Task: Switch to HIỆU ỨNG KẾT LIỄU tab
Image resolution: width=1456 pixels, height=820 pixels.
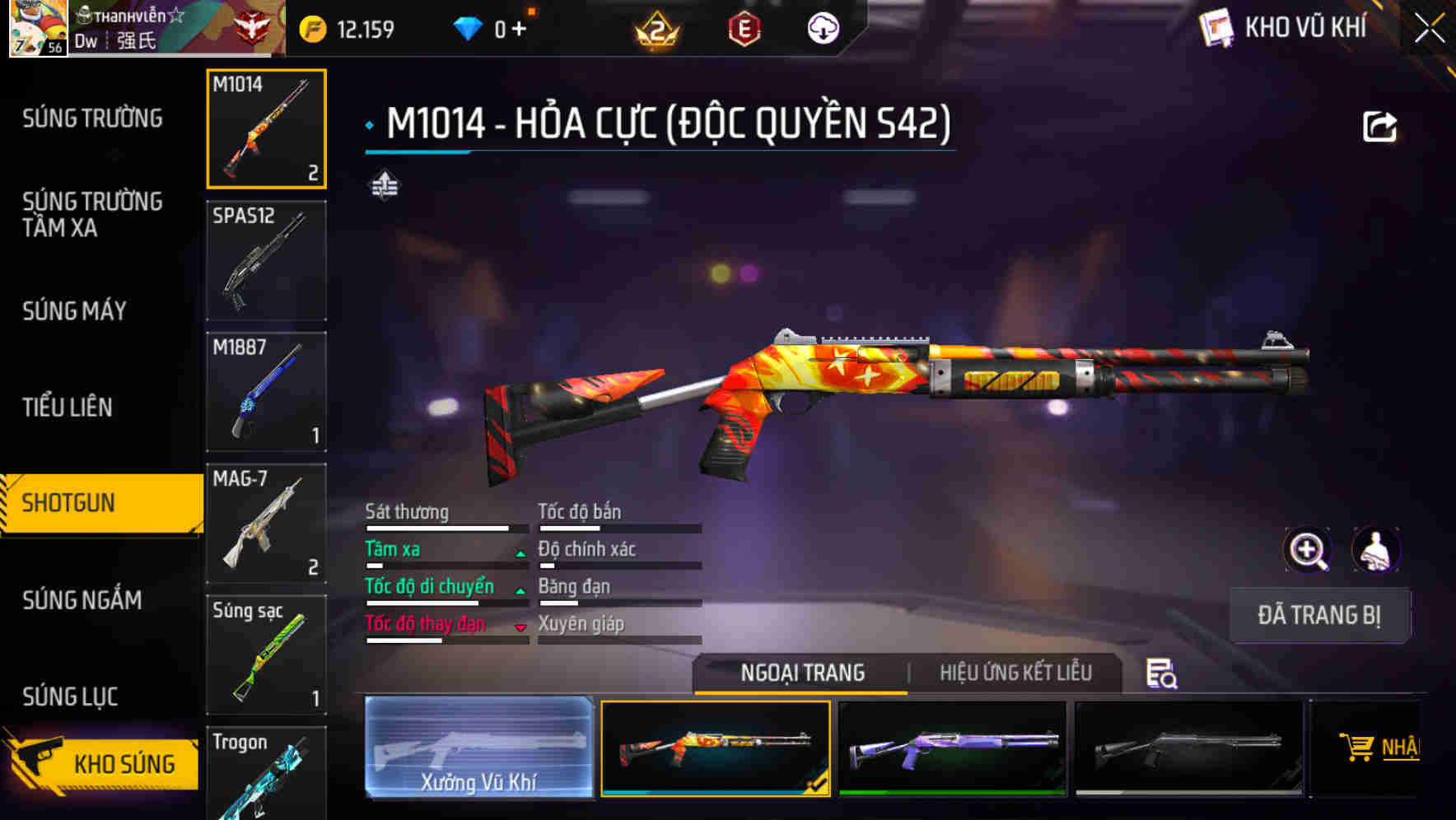Action: pyautogui.click(x=1015, y=673)
